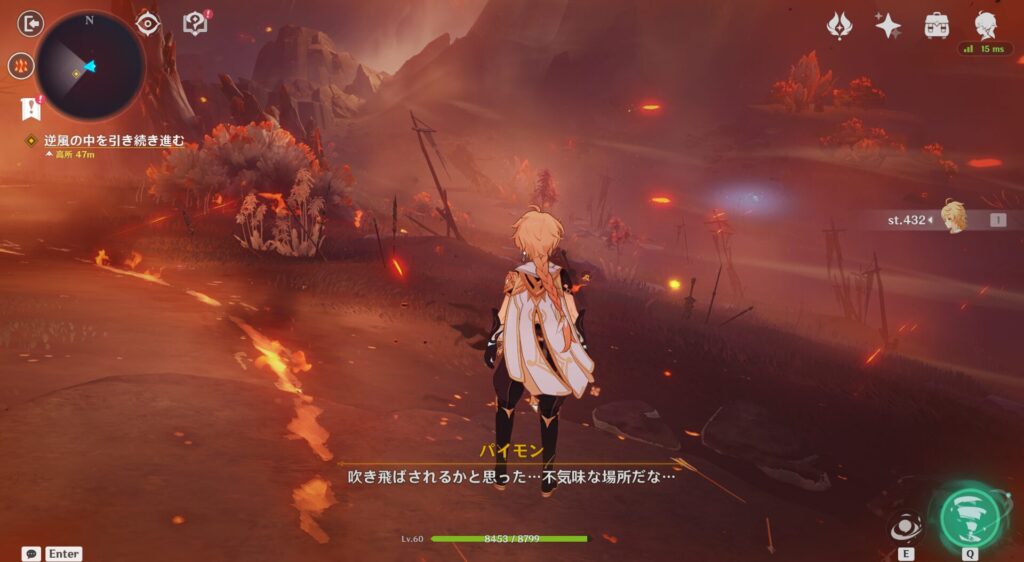Select party member st.432
Viewport: 1024px width, 562px height.
(953, 218)
